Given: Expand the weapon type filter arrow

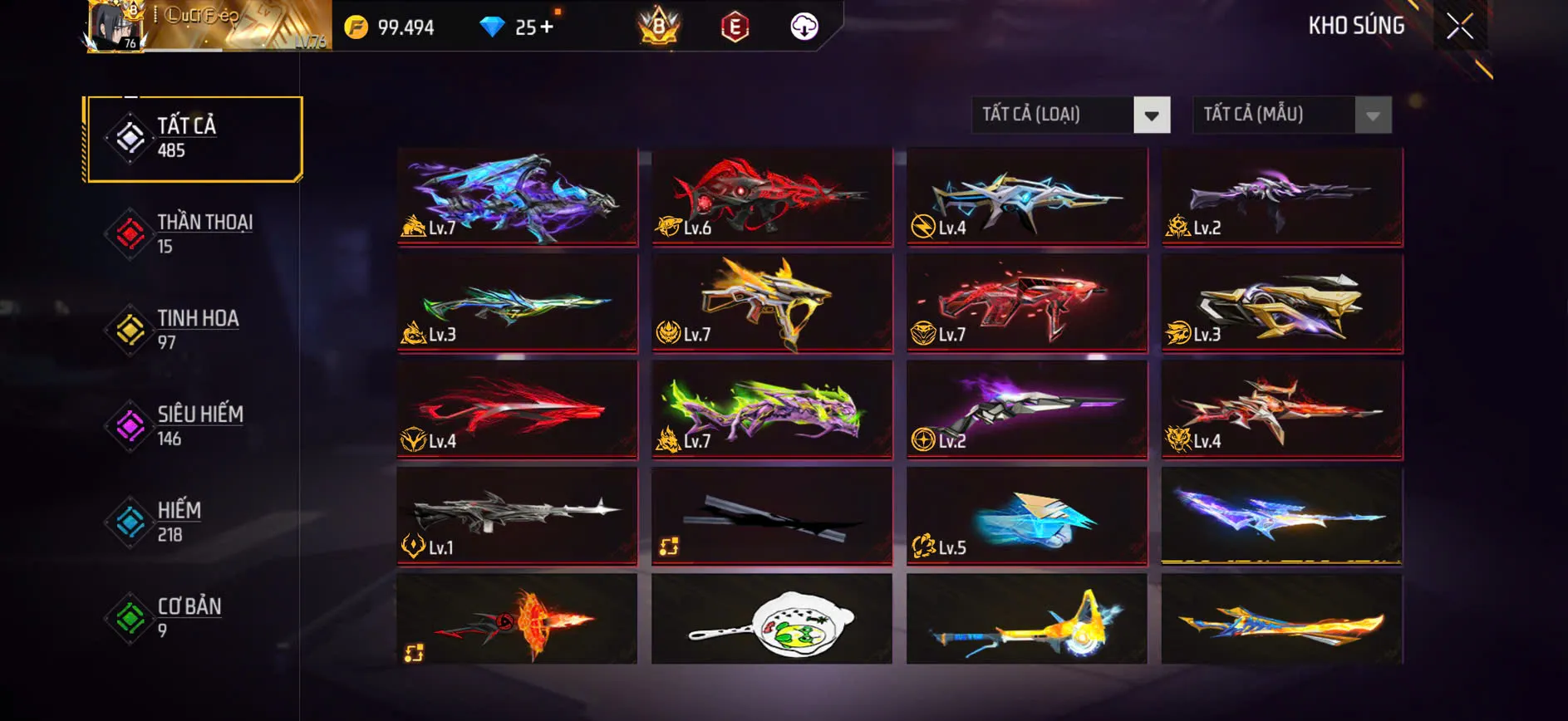Looking at the screenshot, I should tap(1151, 115).
